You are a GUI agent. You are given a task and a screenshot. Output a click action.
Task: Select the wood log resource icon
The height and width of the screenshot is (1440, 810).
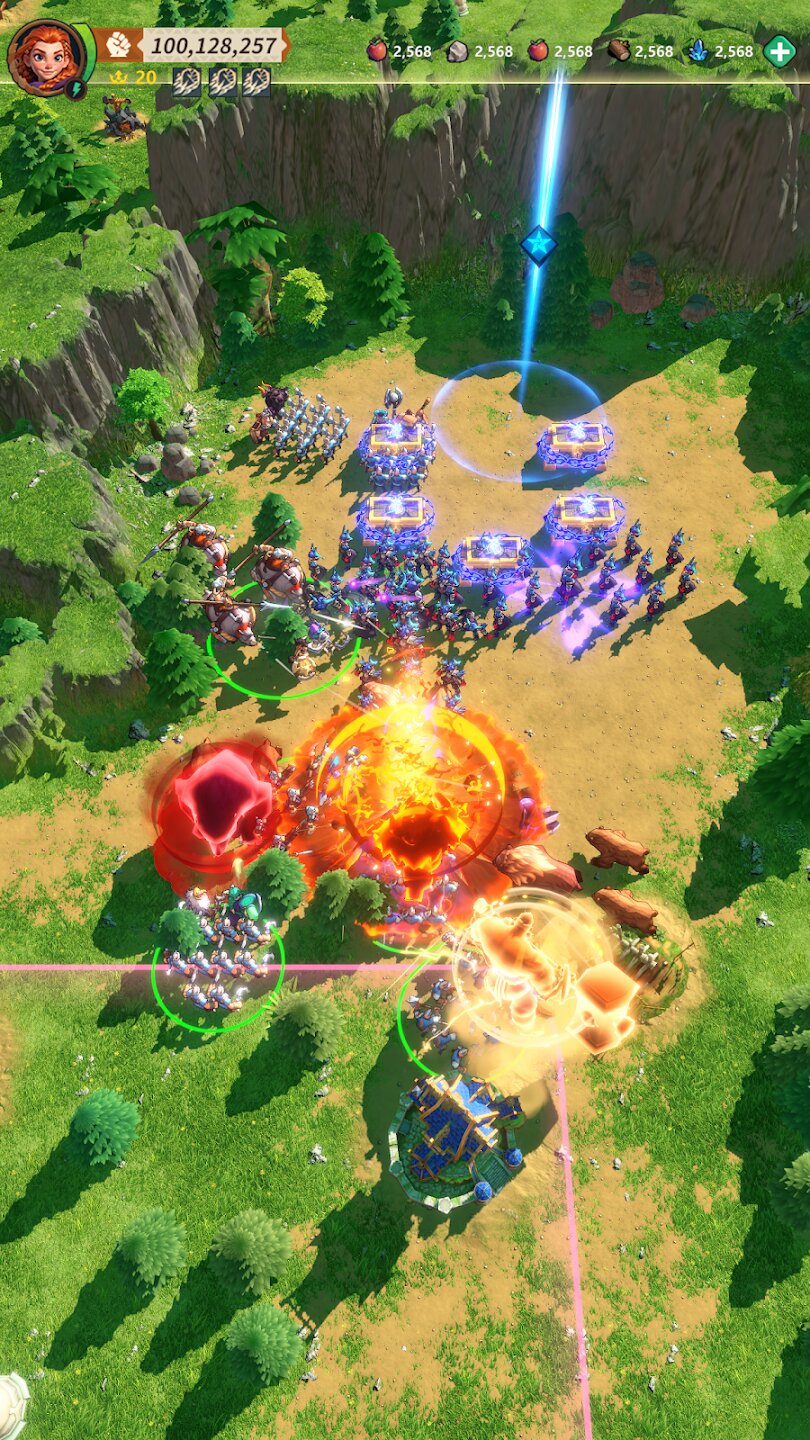(619, 51)
